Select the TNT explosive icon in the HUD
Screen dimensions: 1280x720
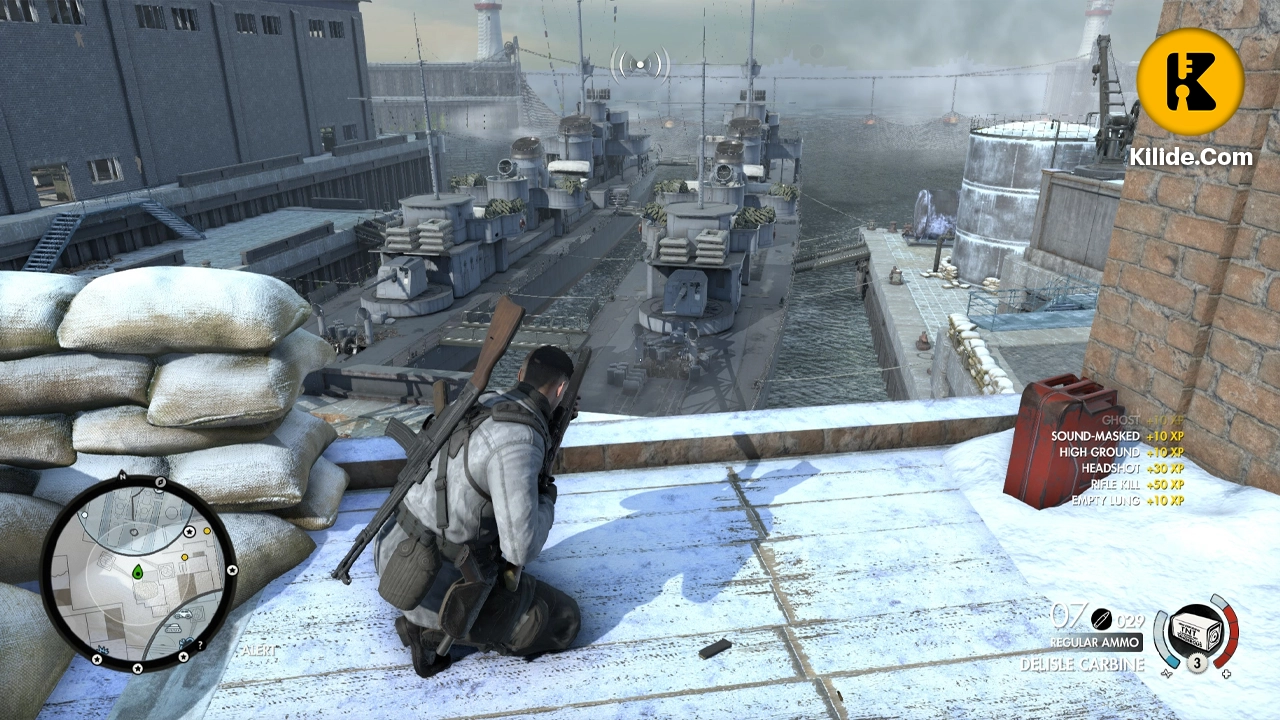[x=1197, y=630]
